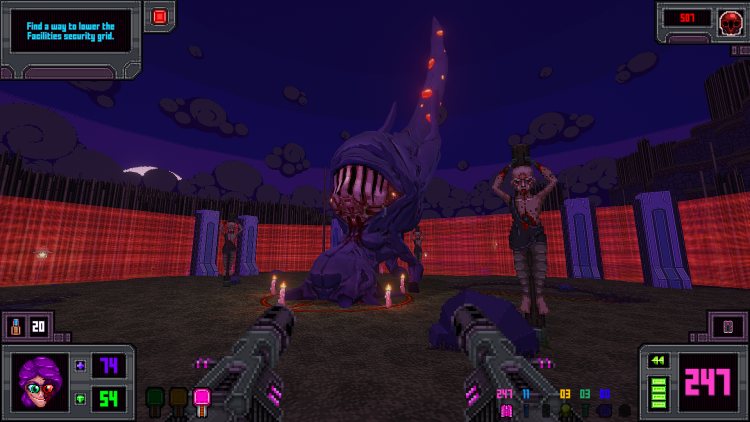Select the green keycard slot
Viewport: 750px width, 422px height.
click(155, 400)
